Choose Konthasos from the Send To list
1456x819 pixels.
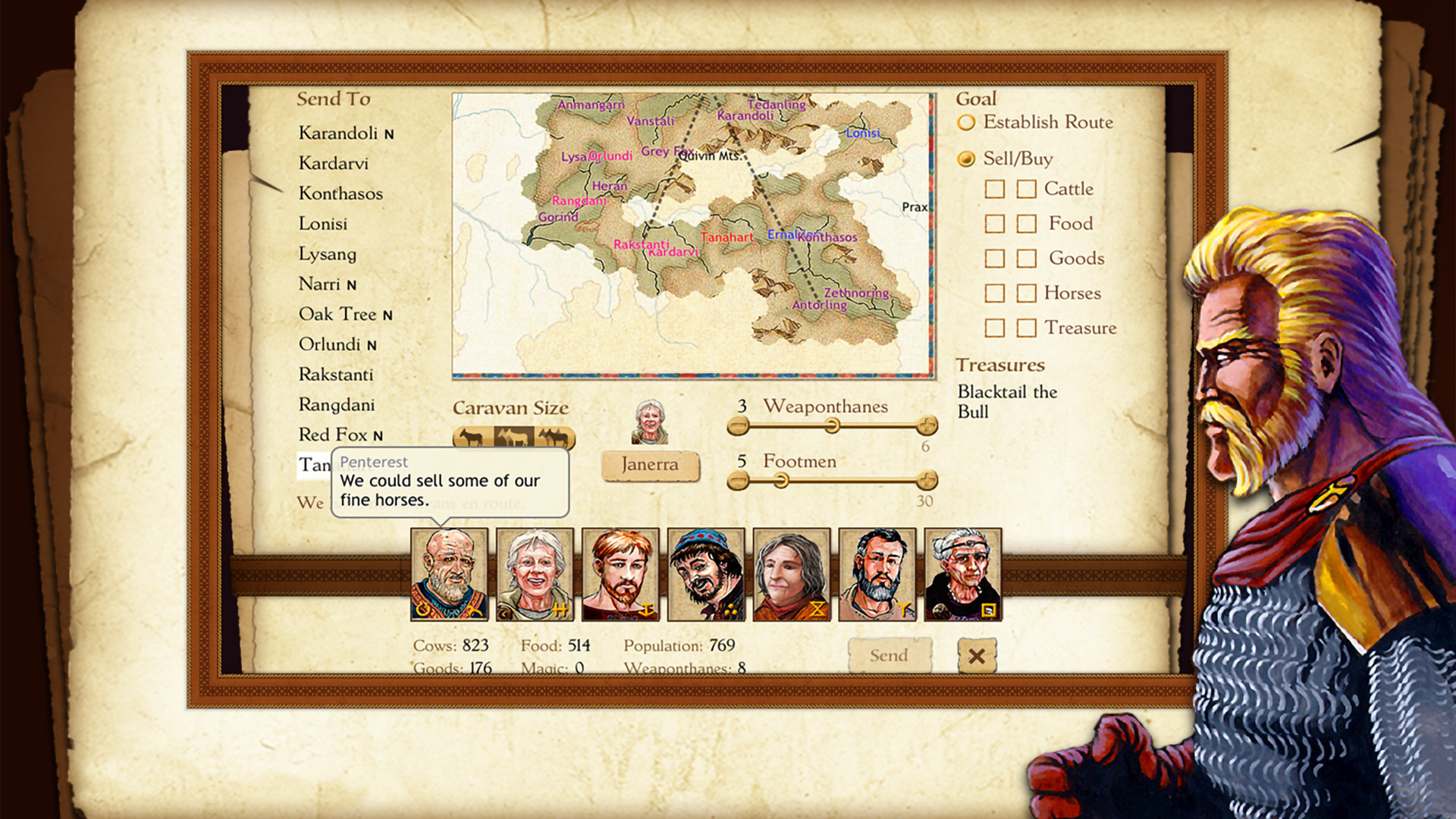pyautogui.click(x=340, y=193)
